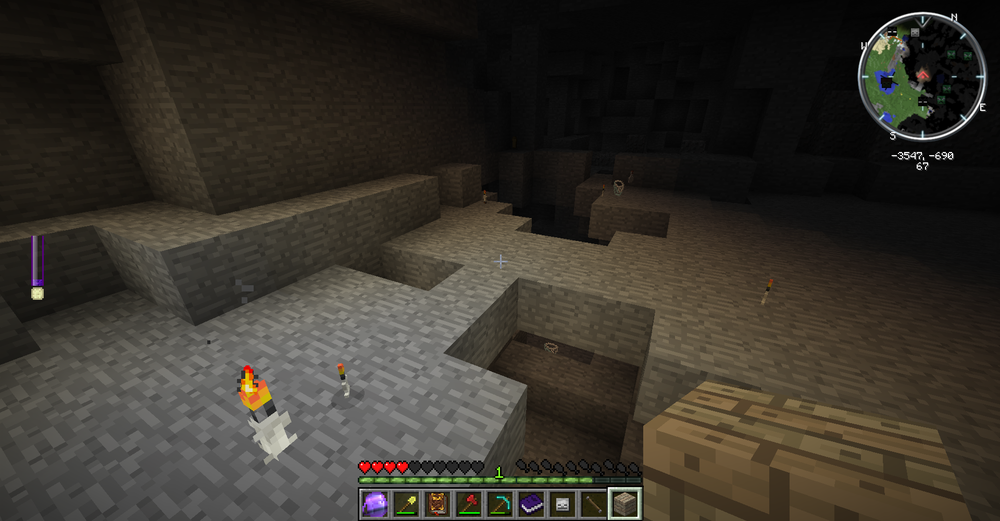
Task: Select the red axe hotbar slot
Action: click(x=468, y=503)
